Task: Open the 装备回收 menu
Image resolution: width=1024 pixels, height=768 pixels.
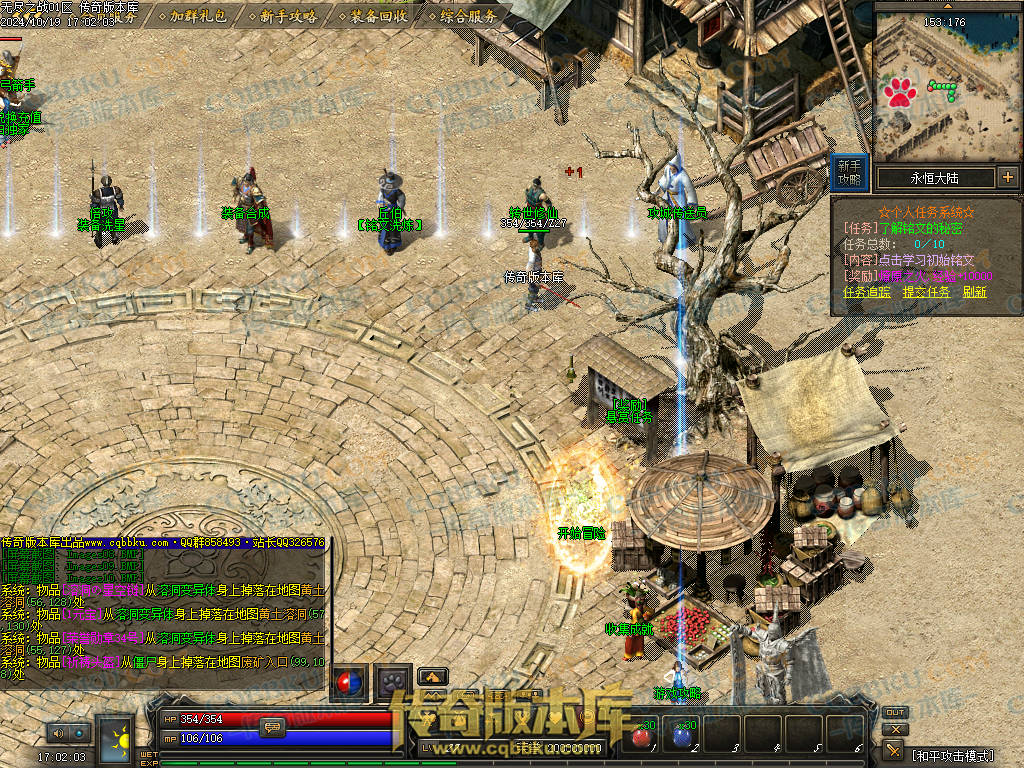Action: point(378,16)
